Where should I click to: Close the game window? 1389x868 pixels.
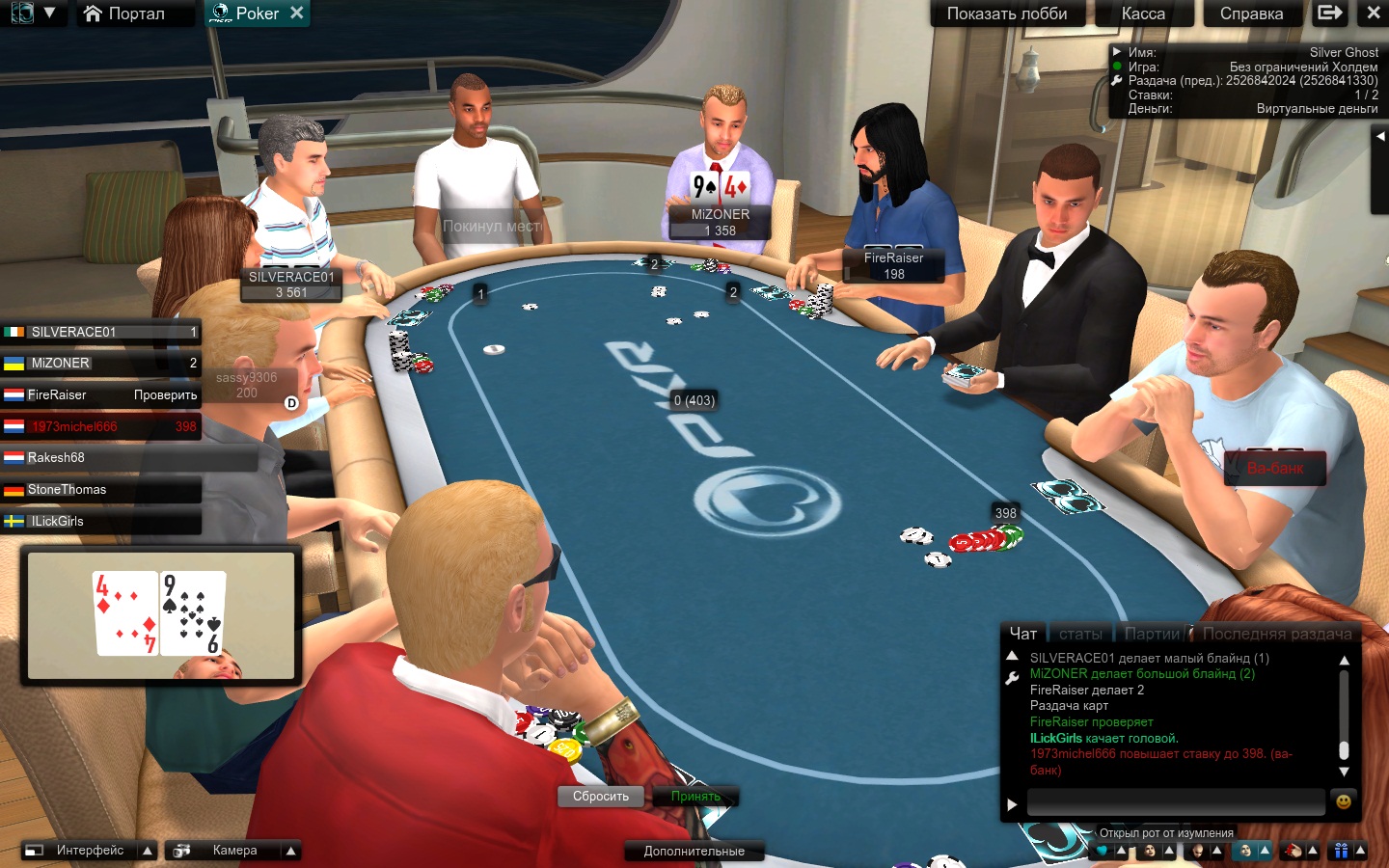tap(1374, 14)
